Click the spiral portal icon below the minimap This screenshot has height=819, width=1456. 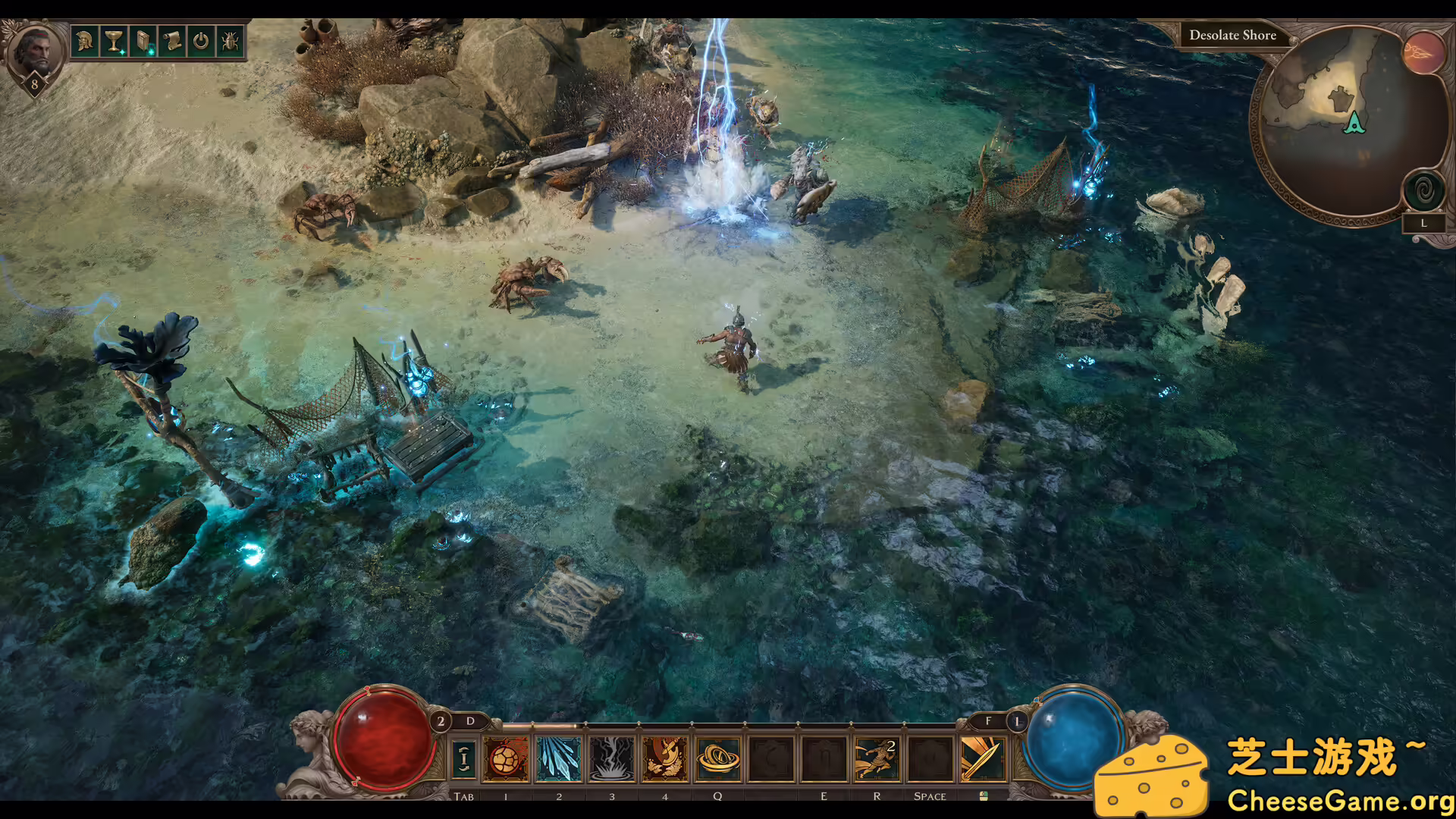[1424, 191]
